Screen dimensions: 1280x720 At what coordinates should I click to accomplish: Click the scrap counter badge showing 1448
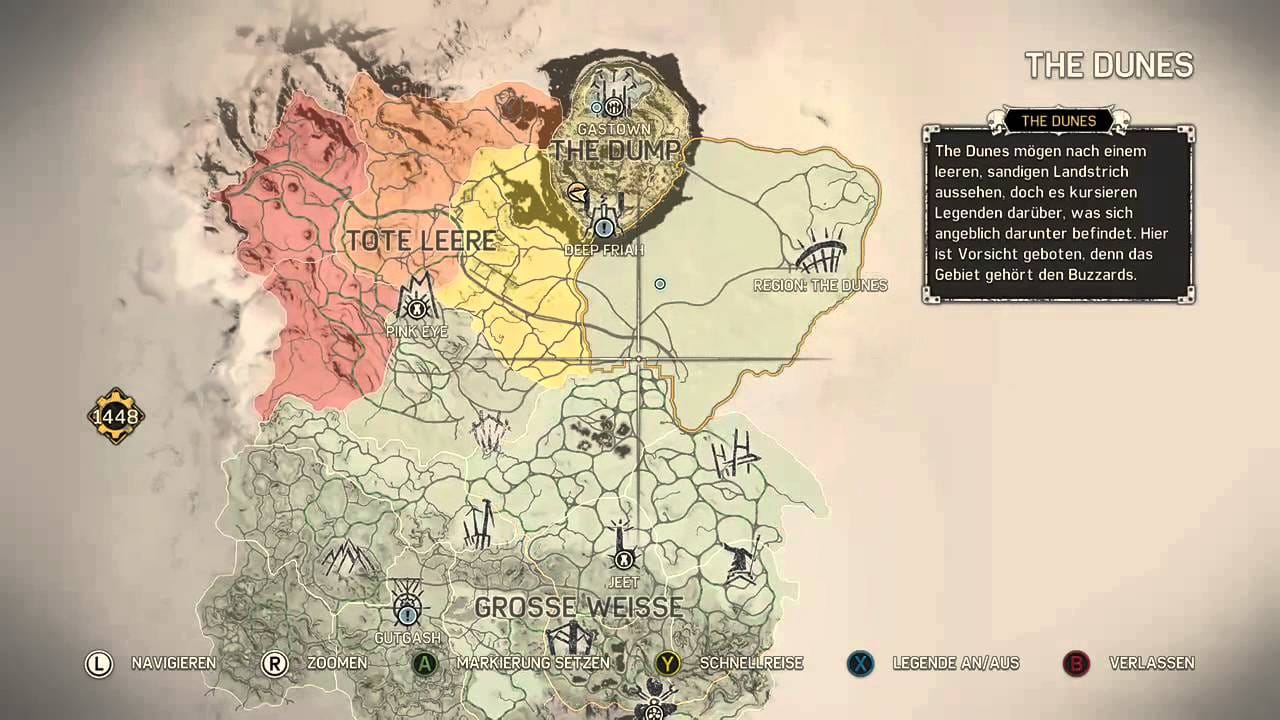pos(114,416)
